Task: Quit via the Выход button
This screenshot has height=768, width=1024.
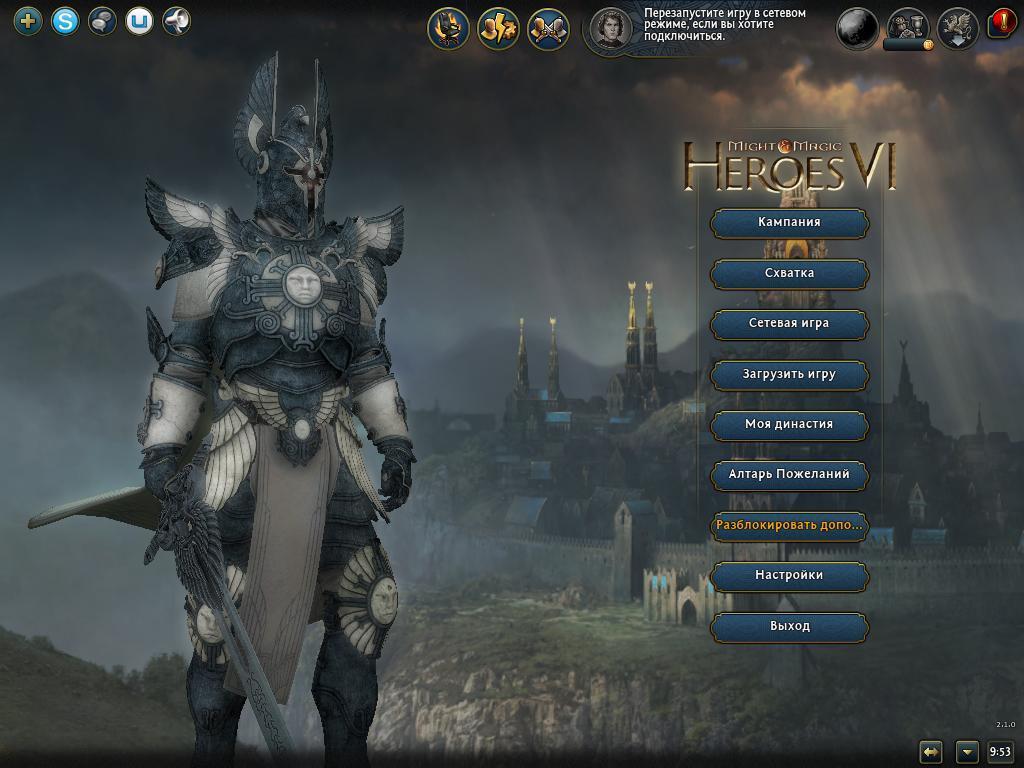Action: [x=789, y=626]
